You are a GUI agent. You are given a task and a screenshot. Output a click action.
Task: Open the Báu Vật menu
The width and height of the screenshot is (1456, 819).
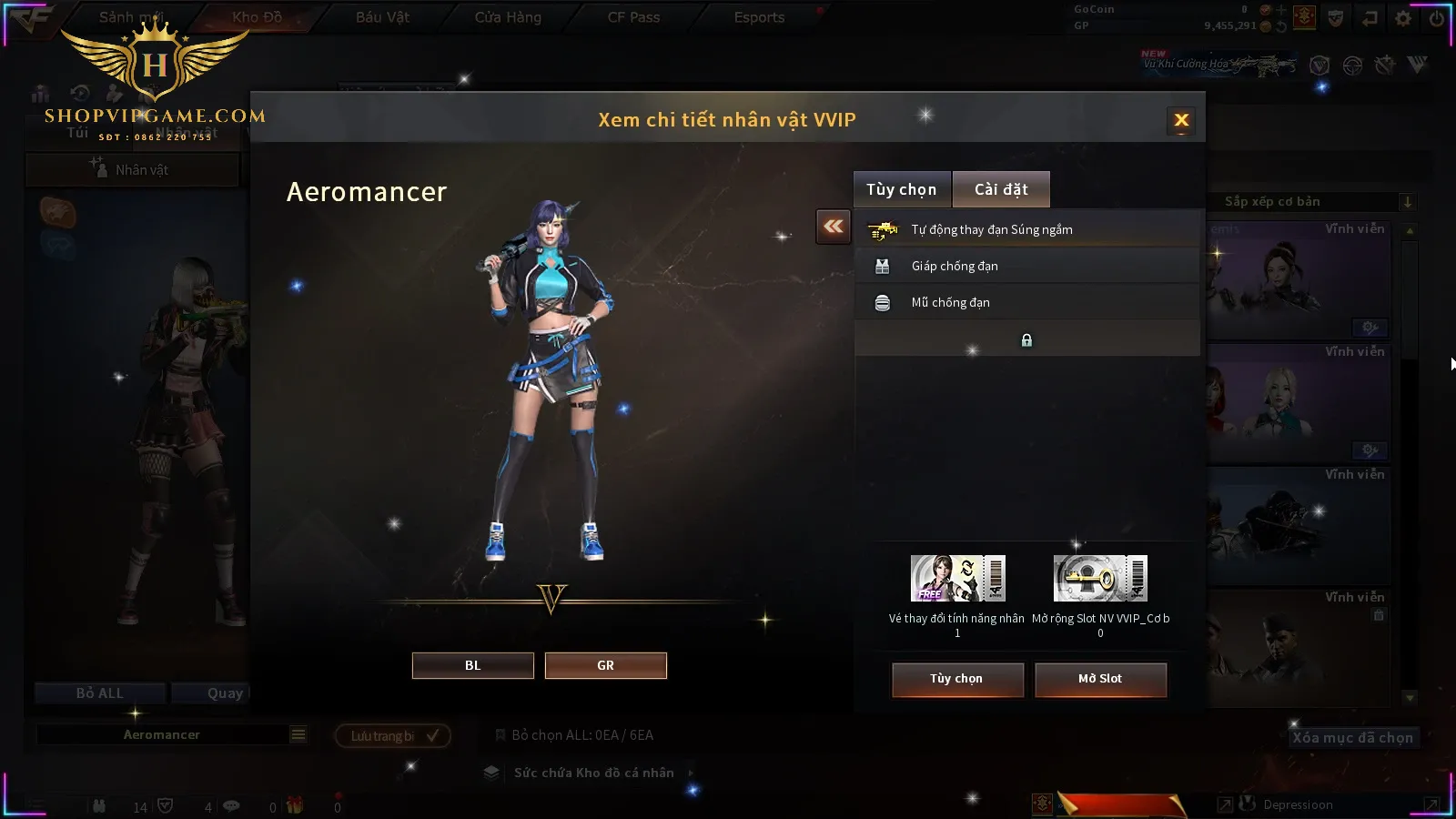point(382,17)
